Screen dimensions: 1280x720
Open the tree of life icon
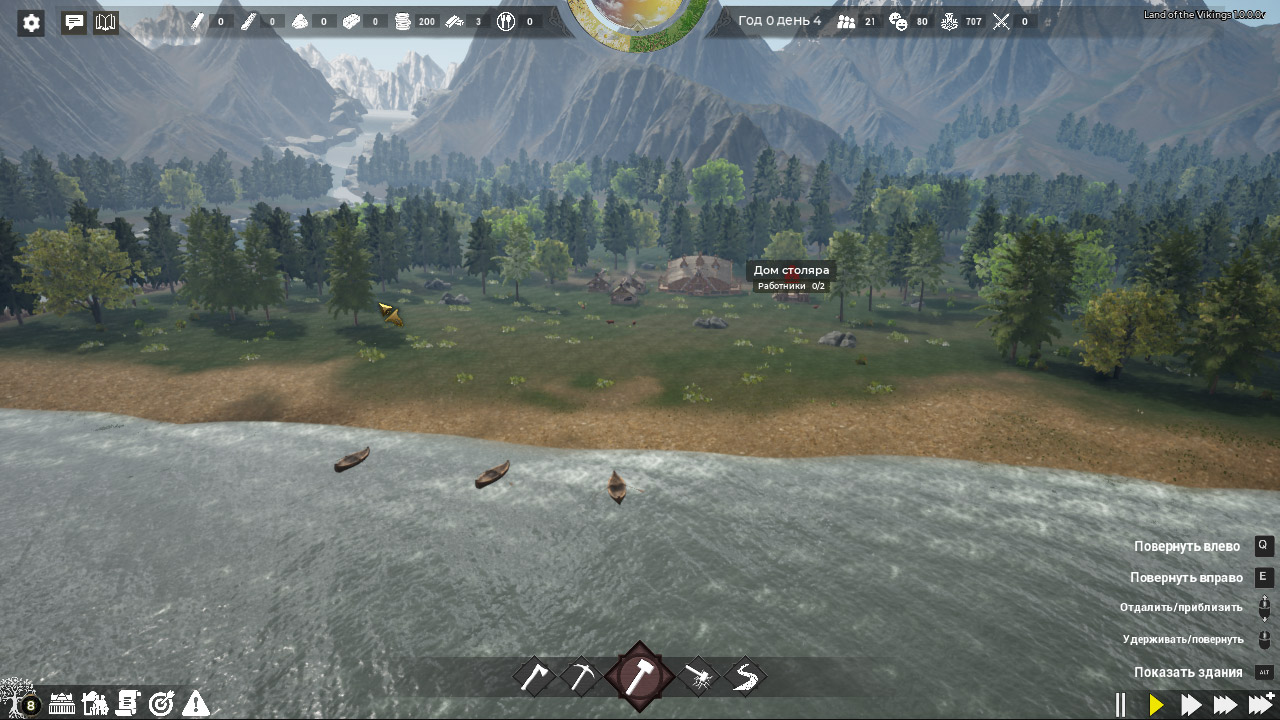click(x=18, y=697)
